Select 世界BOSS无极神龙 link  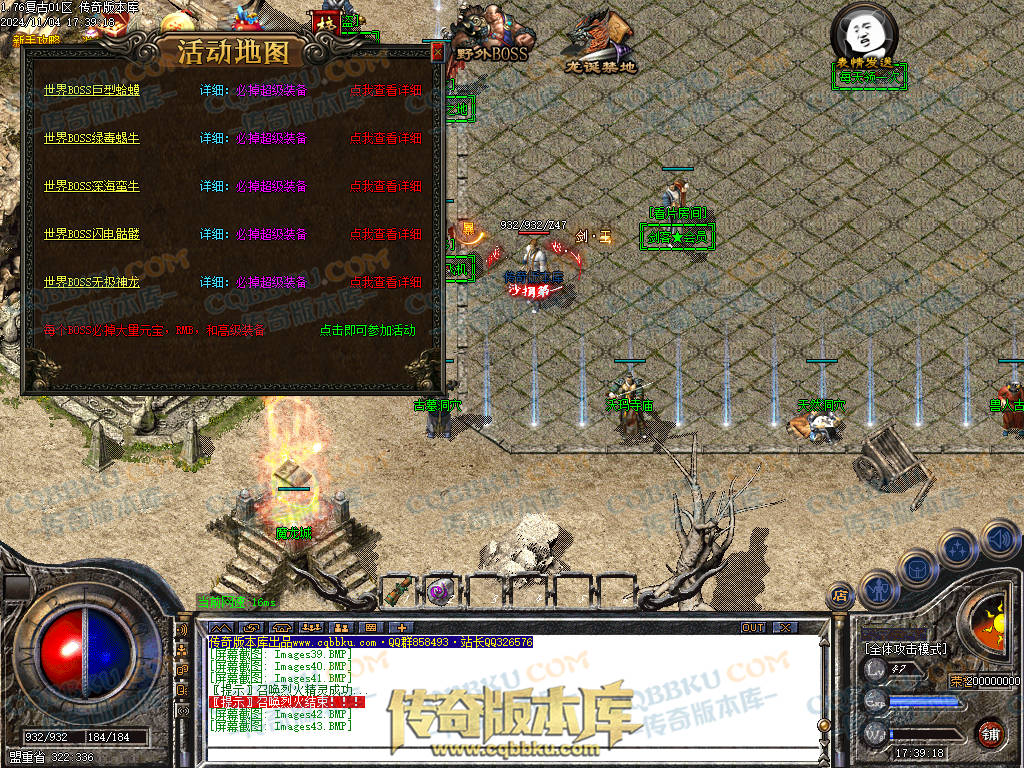[92, 282]
